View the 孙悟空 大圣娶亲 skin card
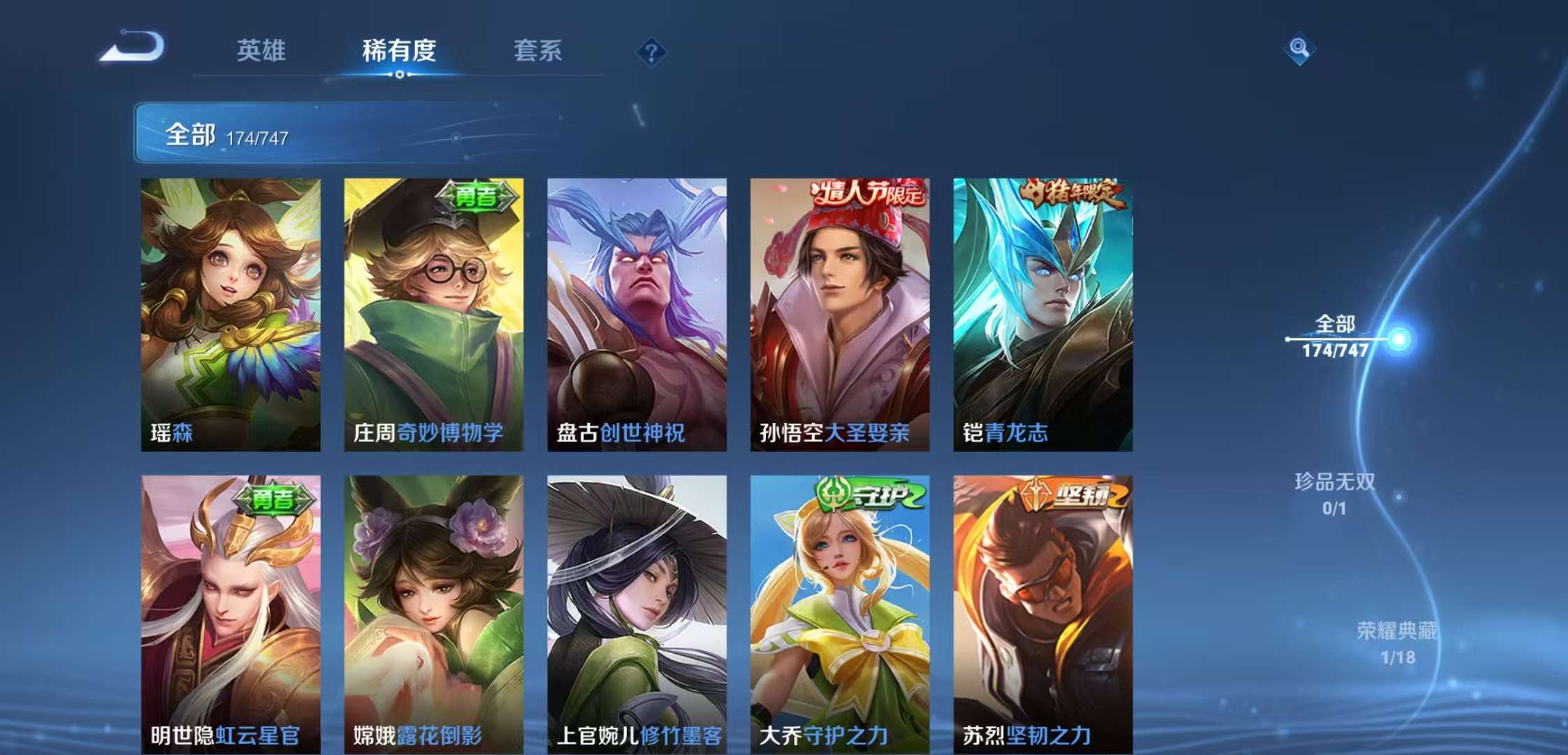 pyautogui.click(x=839, y=315)
